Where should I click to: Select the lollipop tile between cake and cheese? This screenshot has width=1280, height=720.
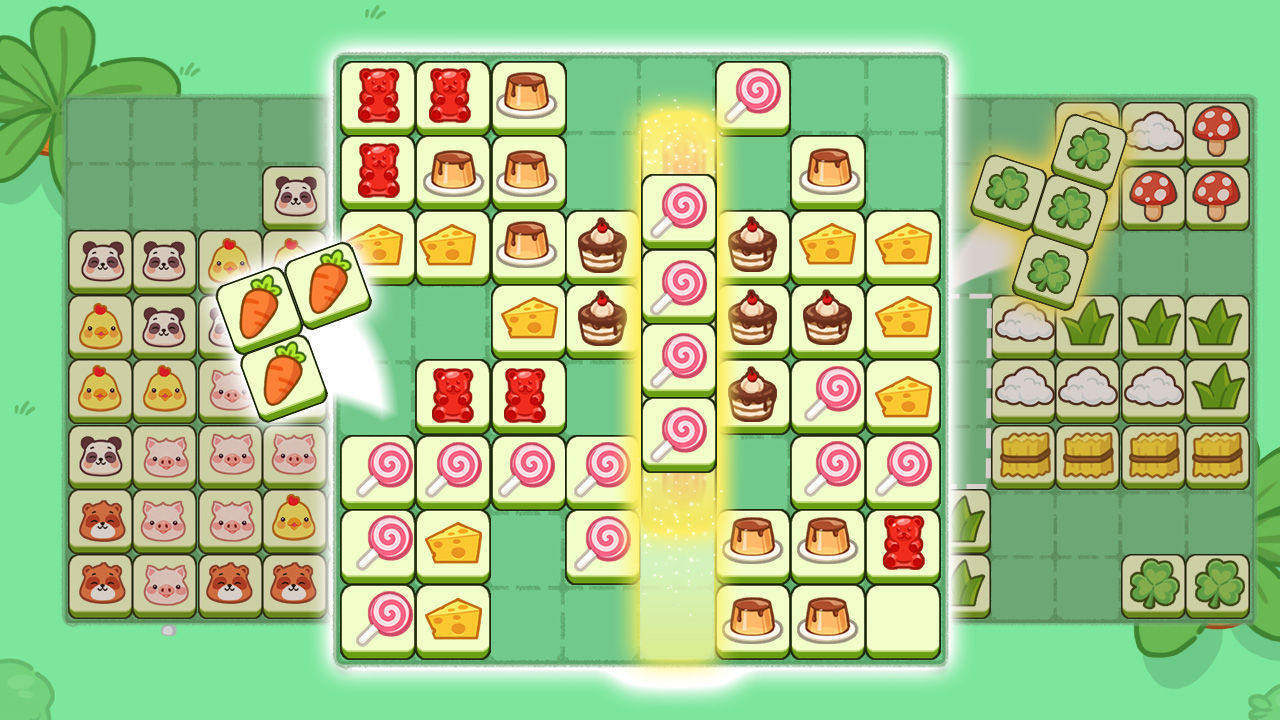[828, 395]
